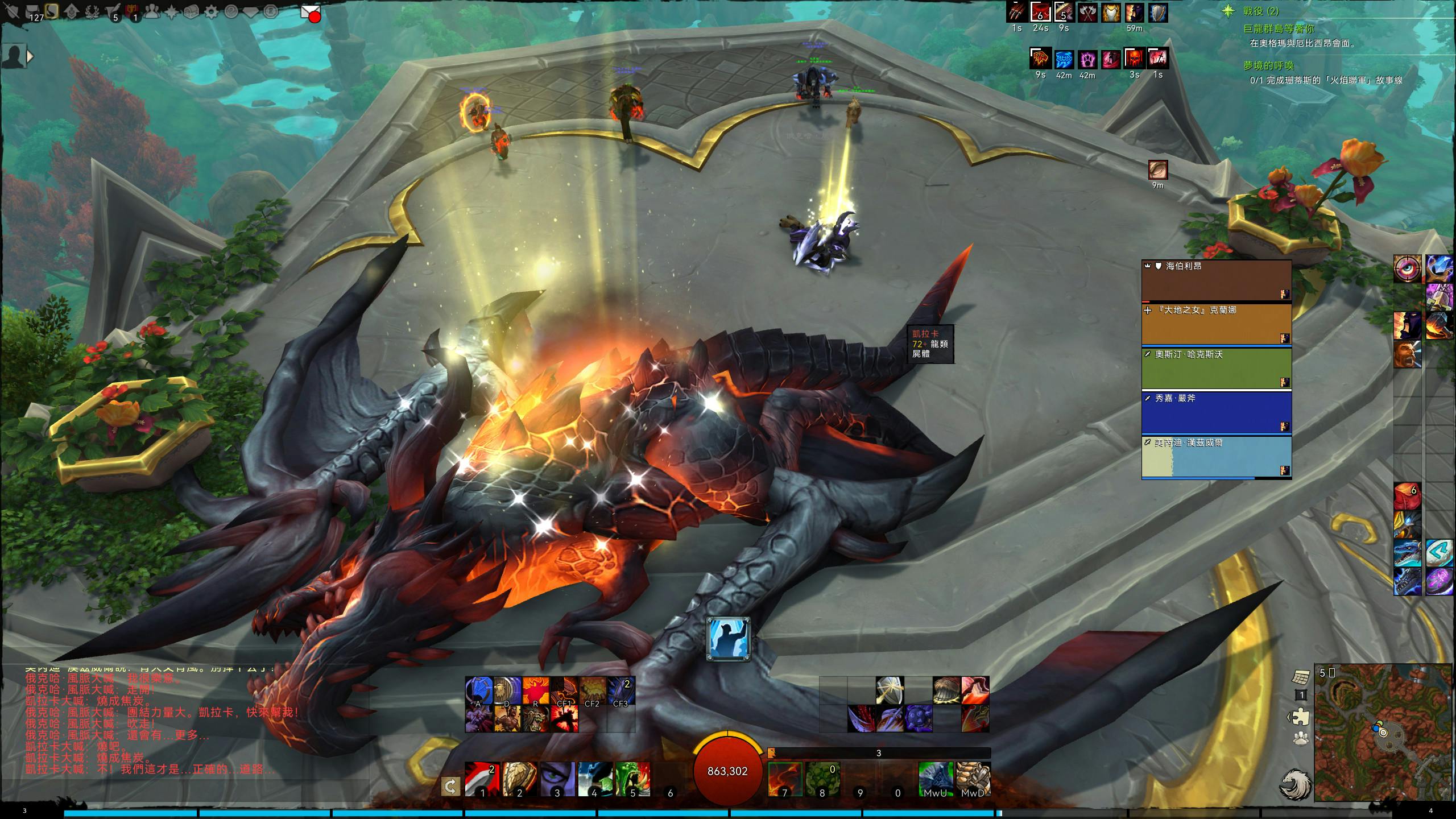Activate the green roaring orc ability on slot 5
Viewport: 1456px width, 819px height.
pyautogui.click(x=632, y=779)
